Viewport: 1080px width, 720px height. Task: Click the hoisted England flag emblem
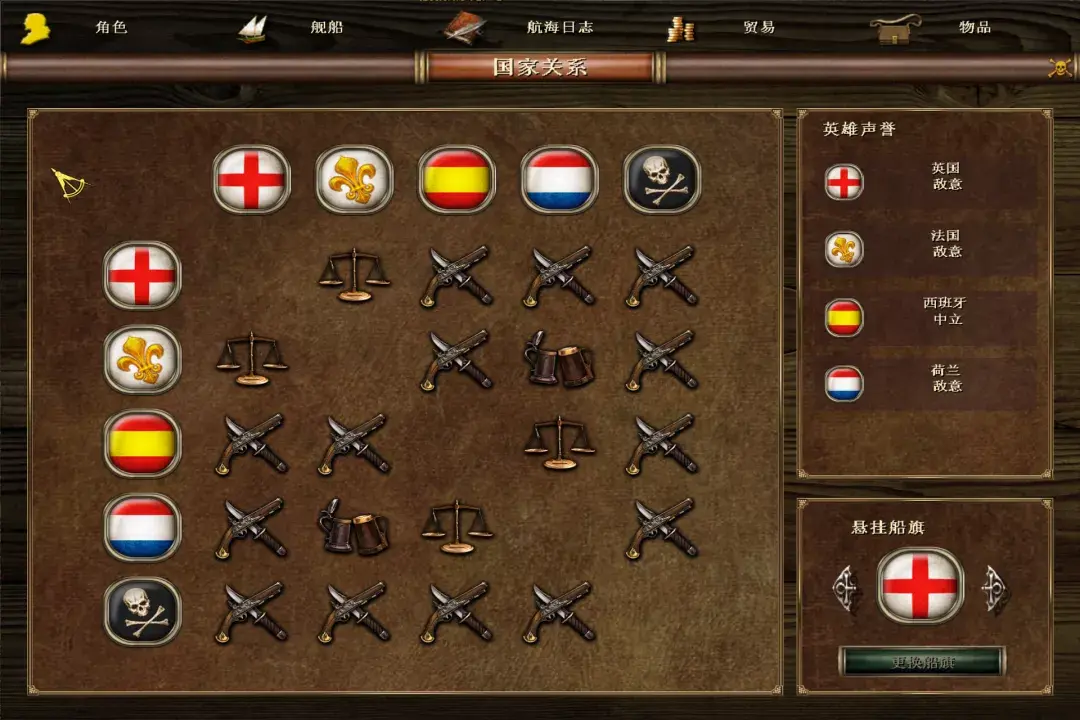920,586
